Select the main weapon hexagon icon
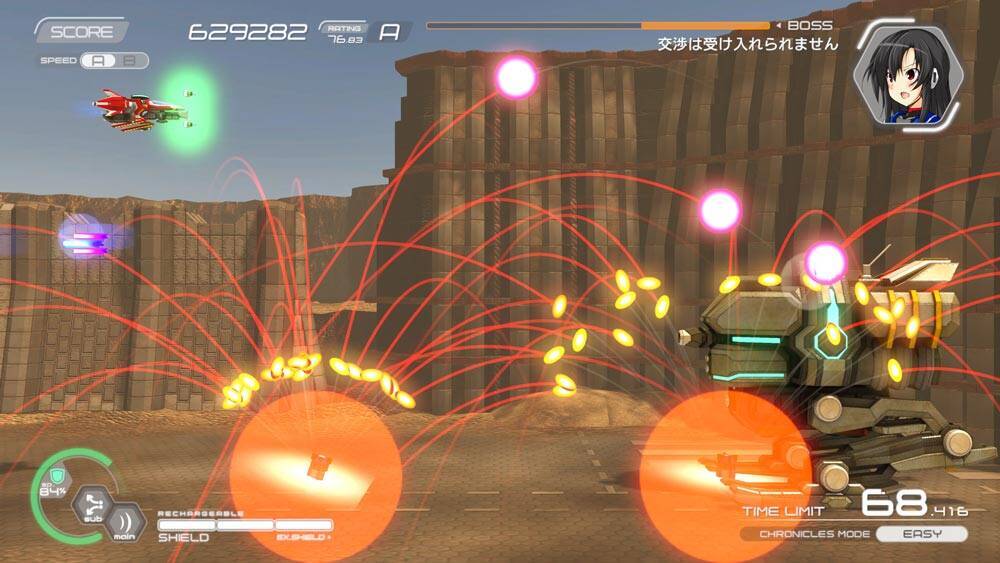Screen dimensions: 1000x563 click(x=124, y=524)
